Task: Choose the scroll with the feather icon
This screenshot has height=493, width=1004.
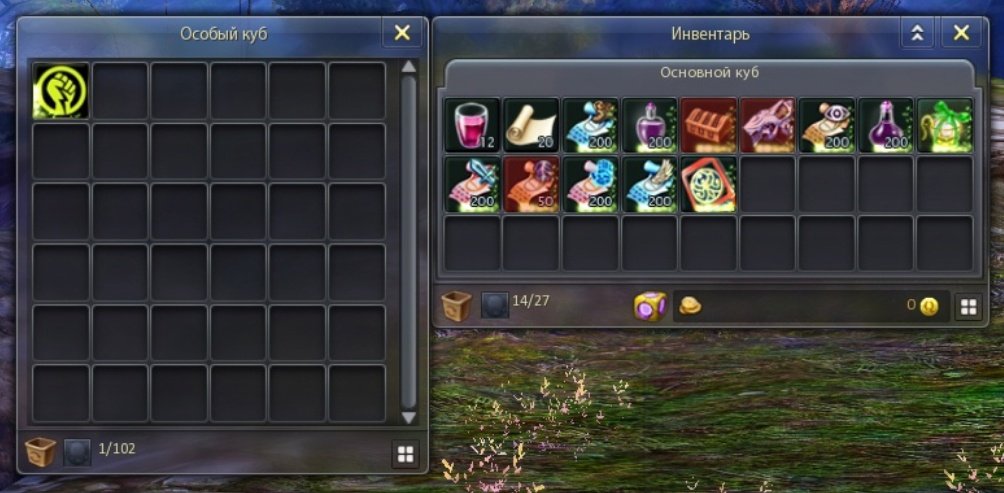Action: [650, 184]
